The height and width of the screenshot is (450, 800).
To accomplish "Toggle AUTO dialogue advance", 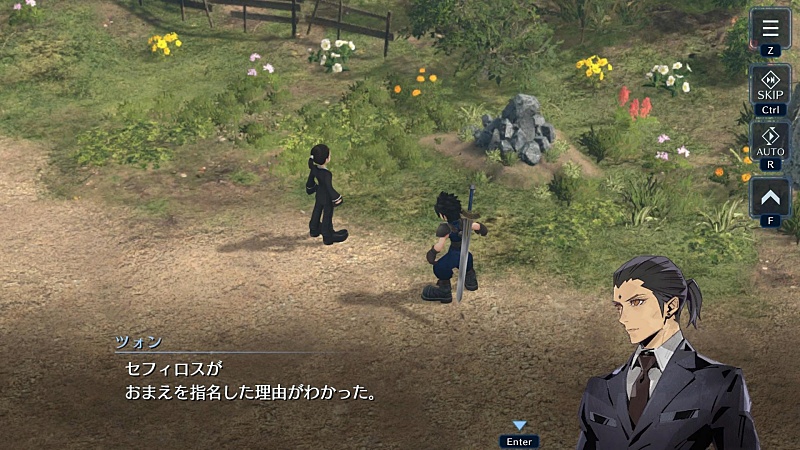I will pos(769,141).
